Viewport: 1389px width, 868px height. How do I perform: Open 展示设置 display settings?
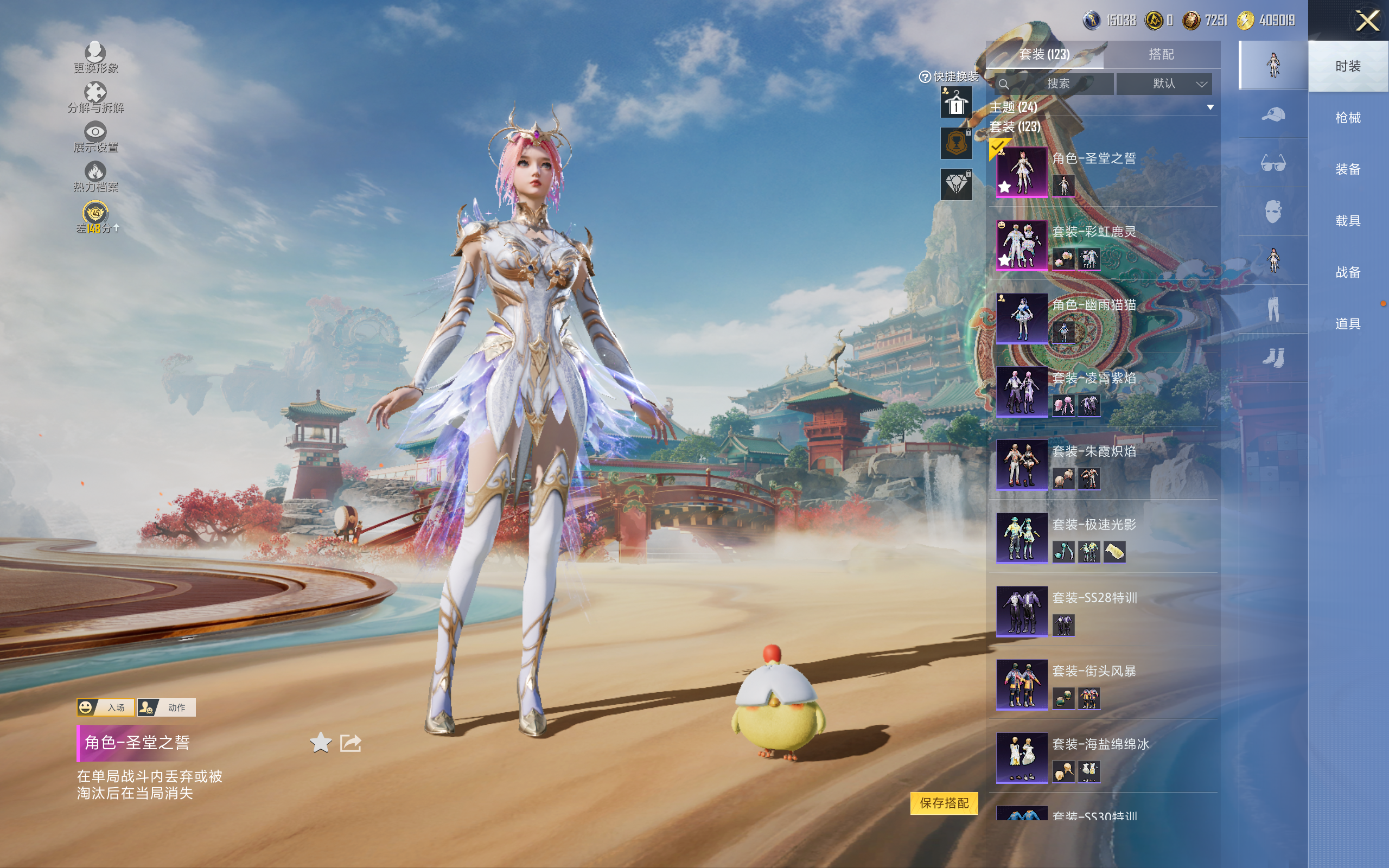tap(95, 137)
